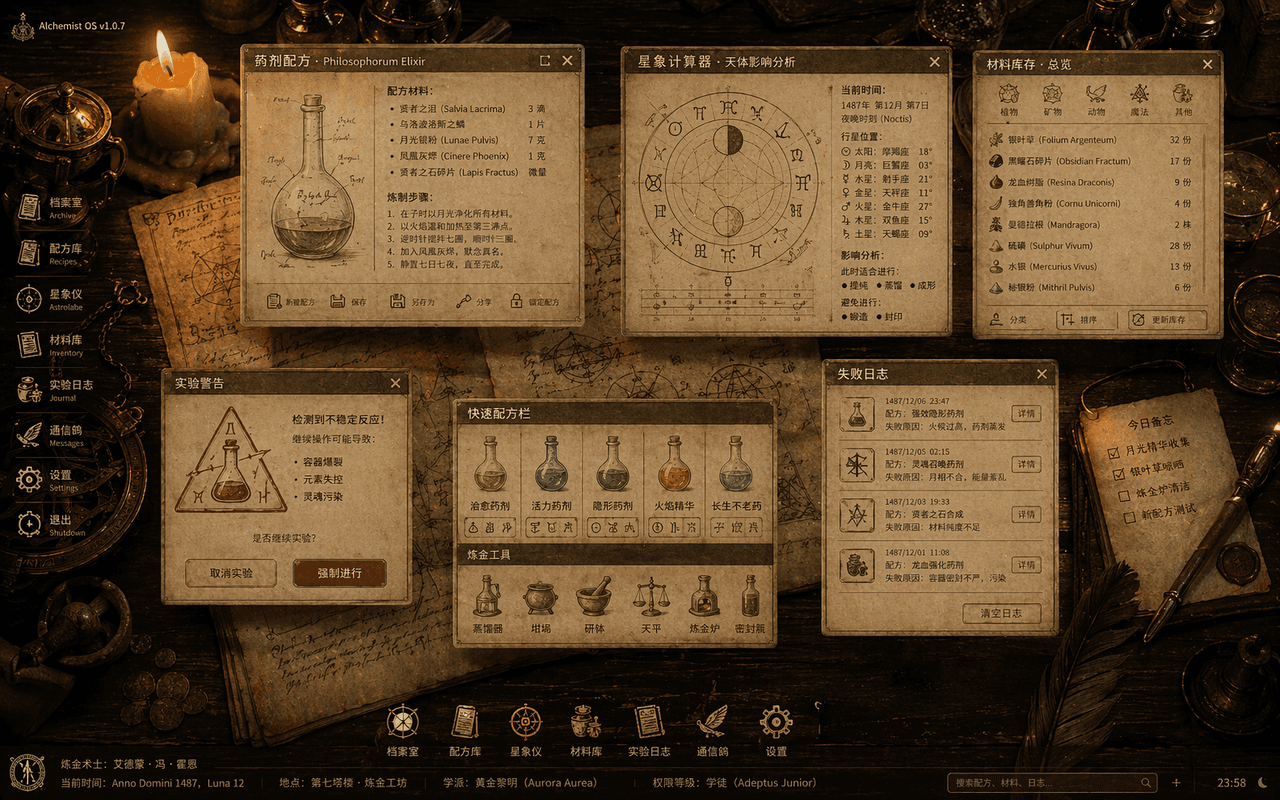
Task: Cancel the experiment with 取消实验
Action: [x=231, y=573]
